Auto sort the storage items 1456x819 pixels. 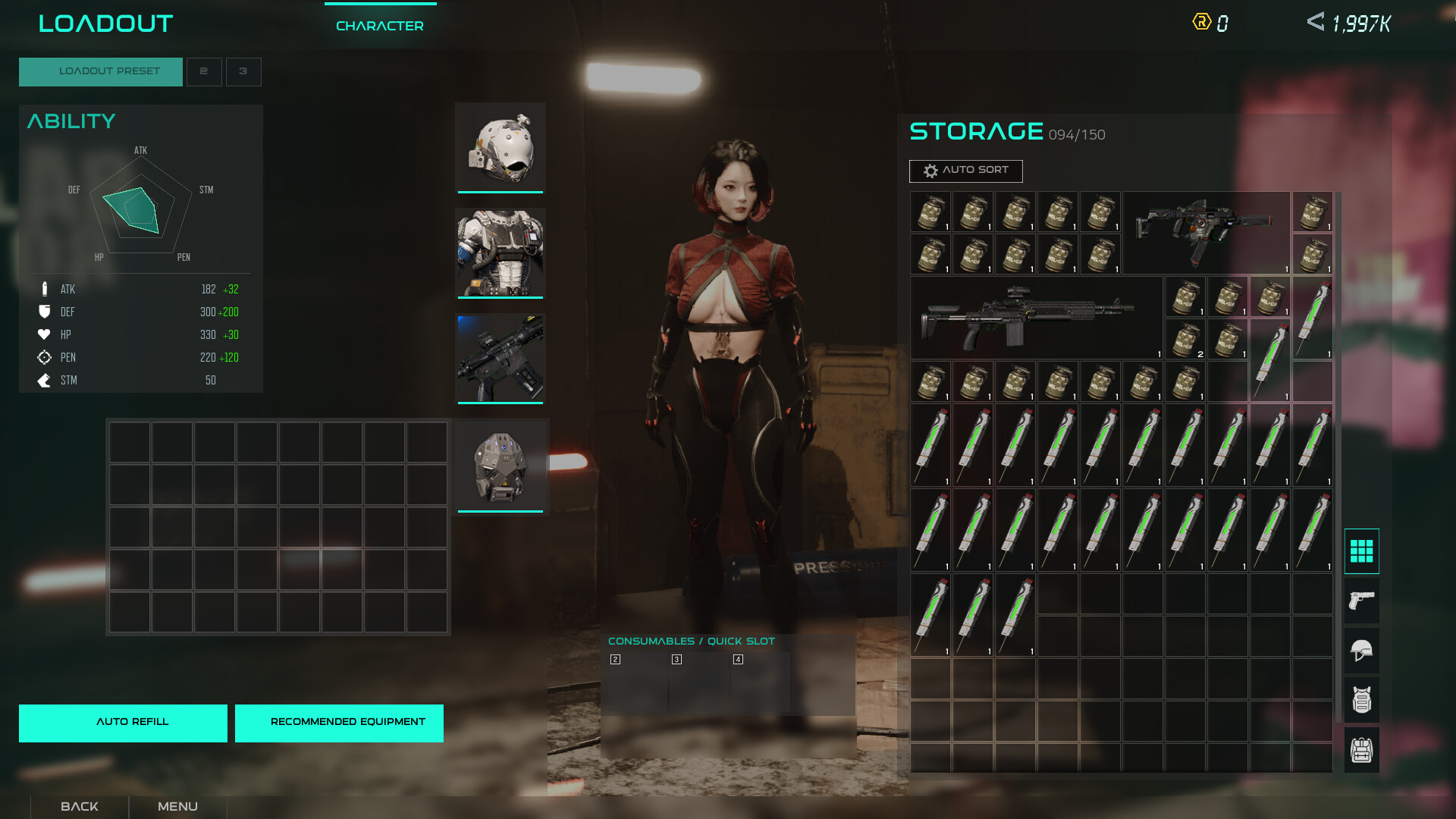965,171
